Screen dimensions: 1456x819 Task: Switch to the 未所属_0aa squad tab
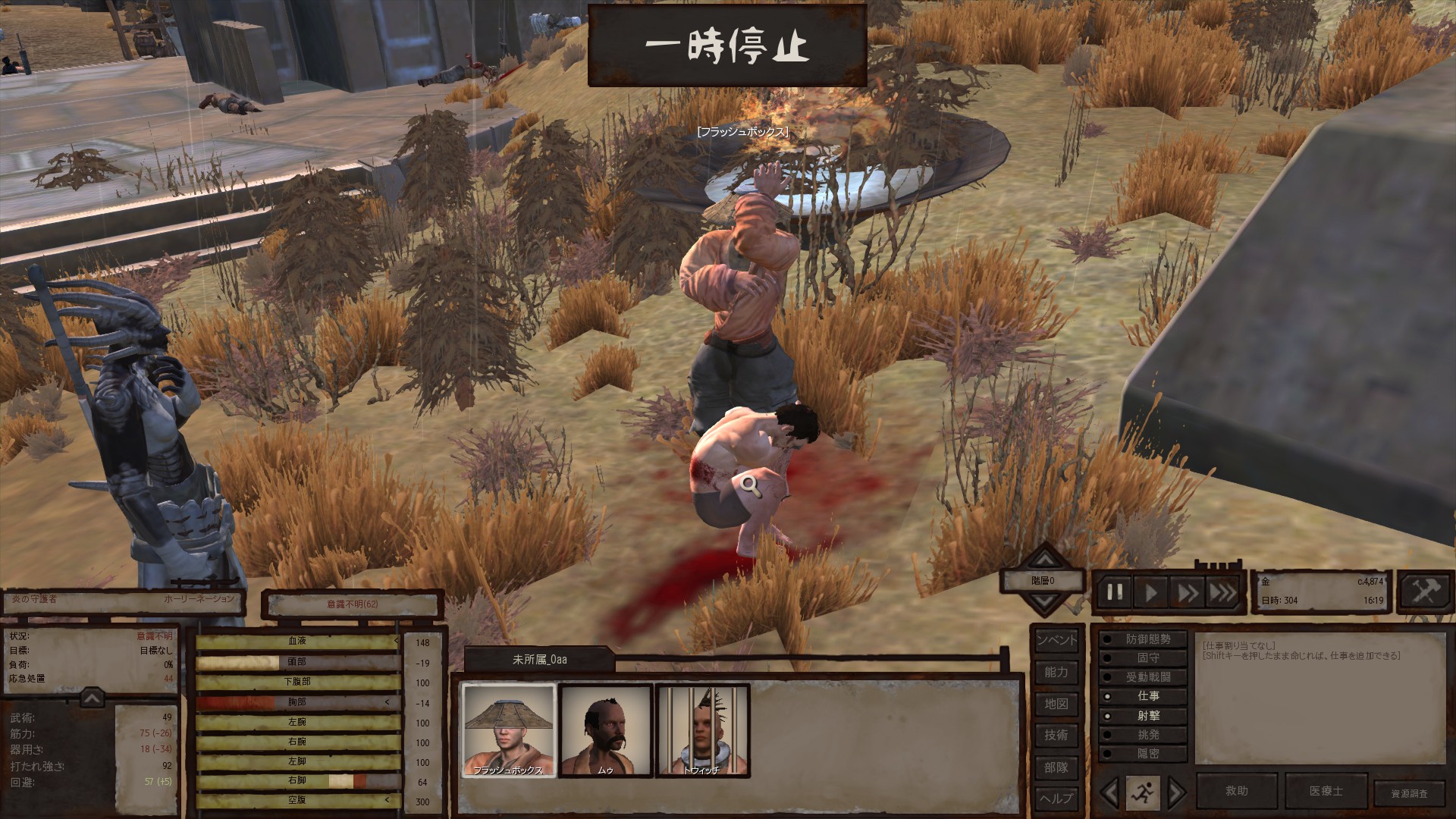pyautogui.click(x=539, y=660)
